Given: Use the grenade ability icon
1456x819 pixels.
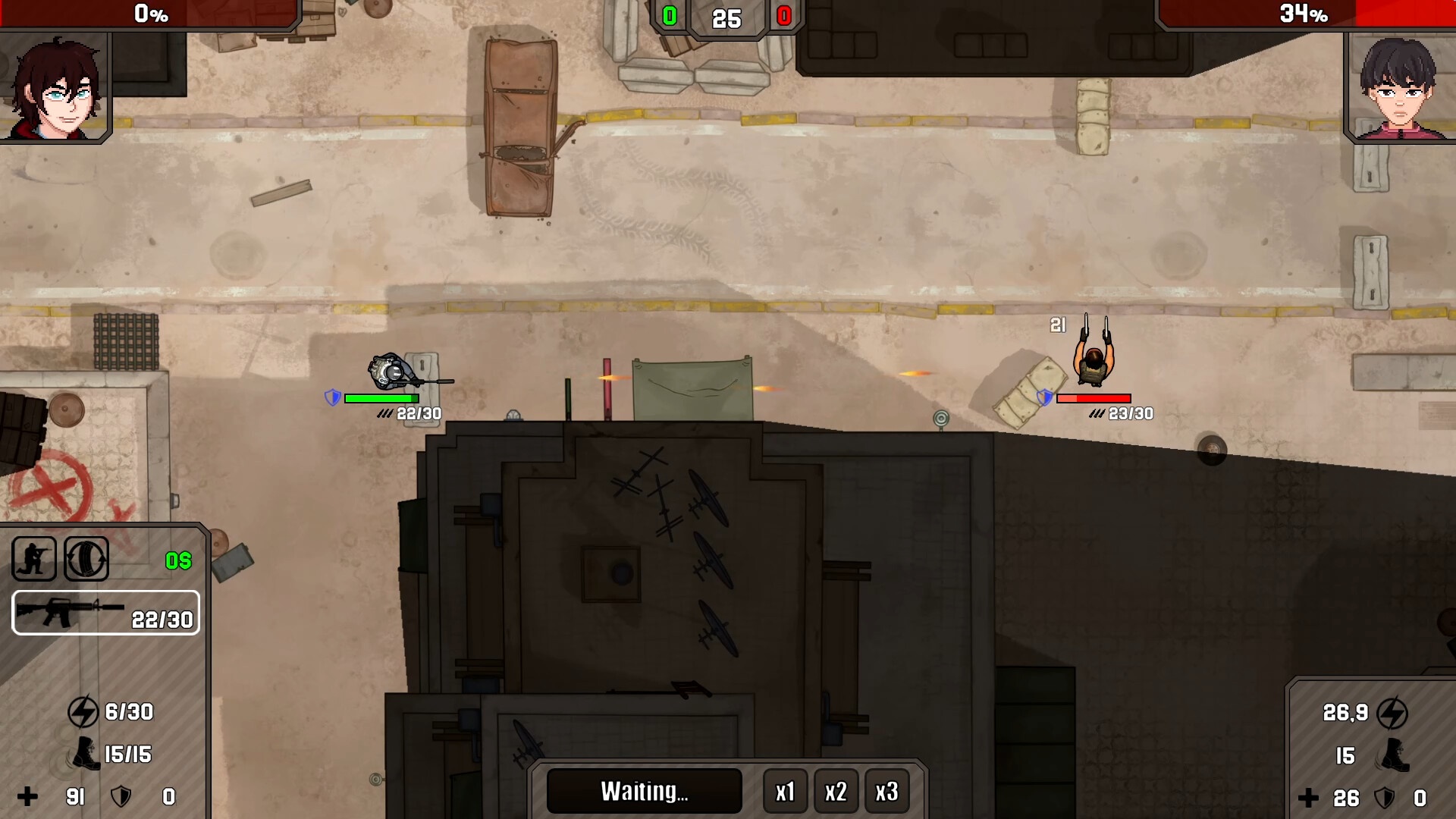Looking at the screenshot, I should pos(86,559).
